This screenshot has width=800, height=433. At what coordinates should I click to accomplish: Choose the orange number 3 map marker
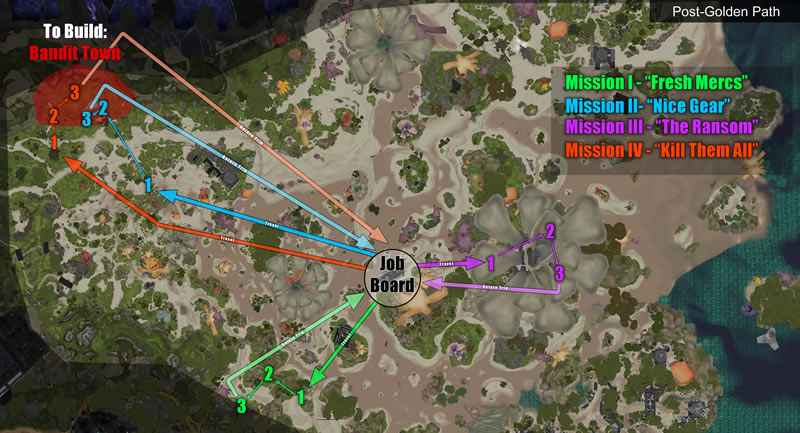point(74,93)
